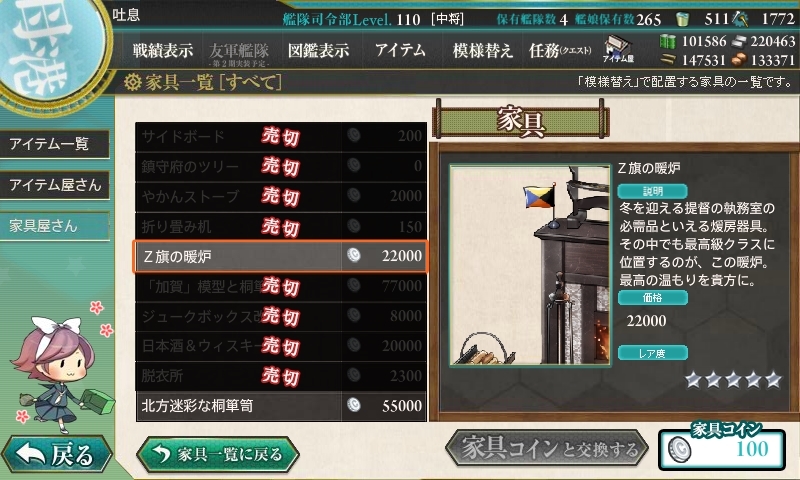Switch to the 家具屋さん tab
Viewport: 800px width, 480px height.
pyautogui.click(x=44, y=225)
